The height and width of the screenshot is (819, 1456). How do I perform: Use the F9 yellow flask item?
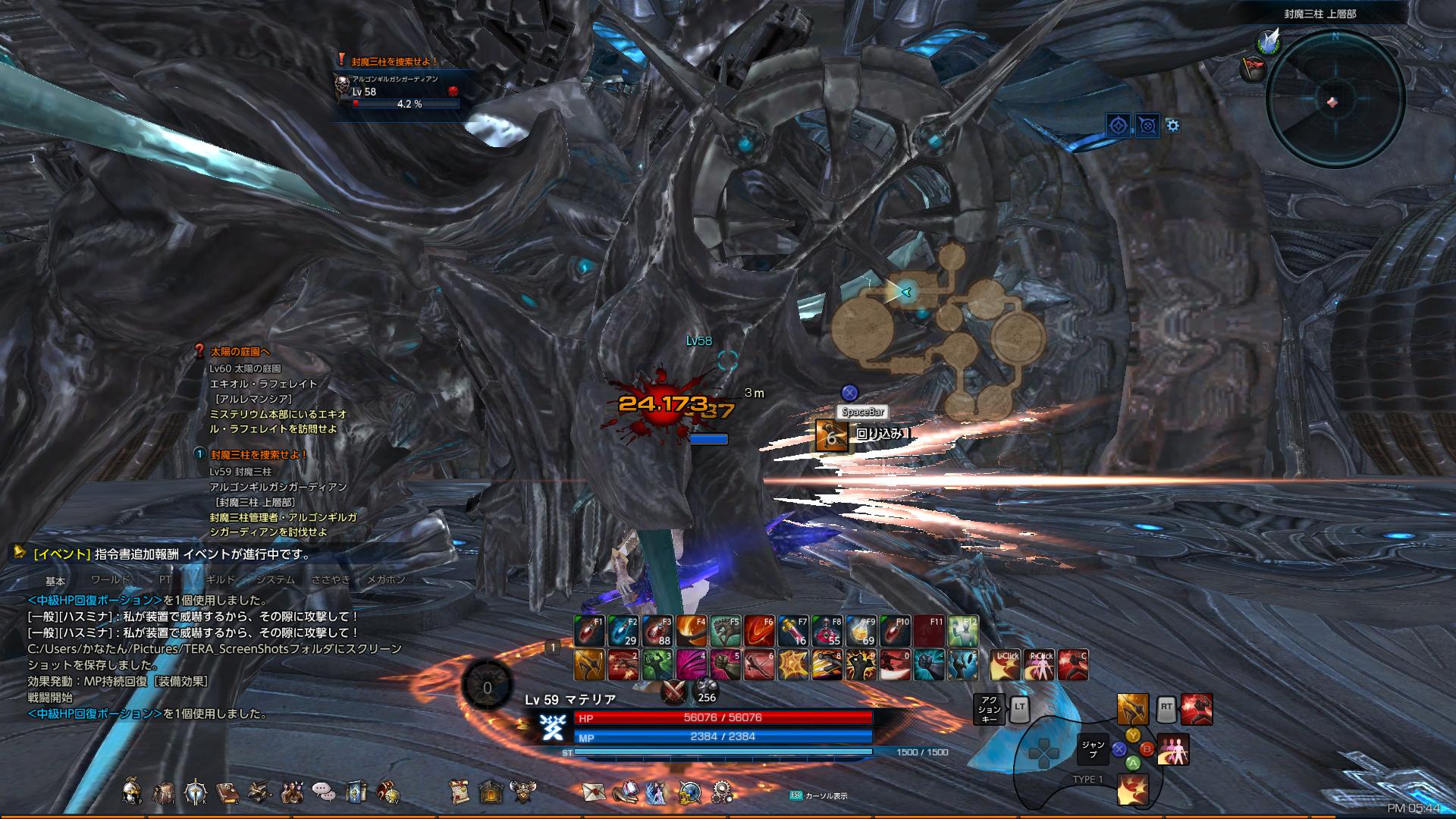coord(861,631)
